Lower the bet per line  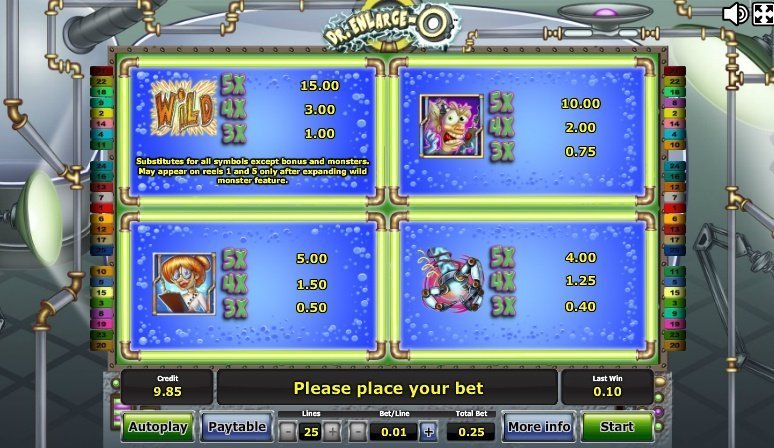[x=356, y=431]
